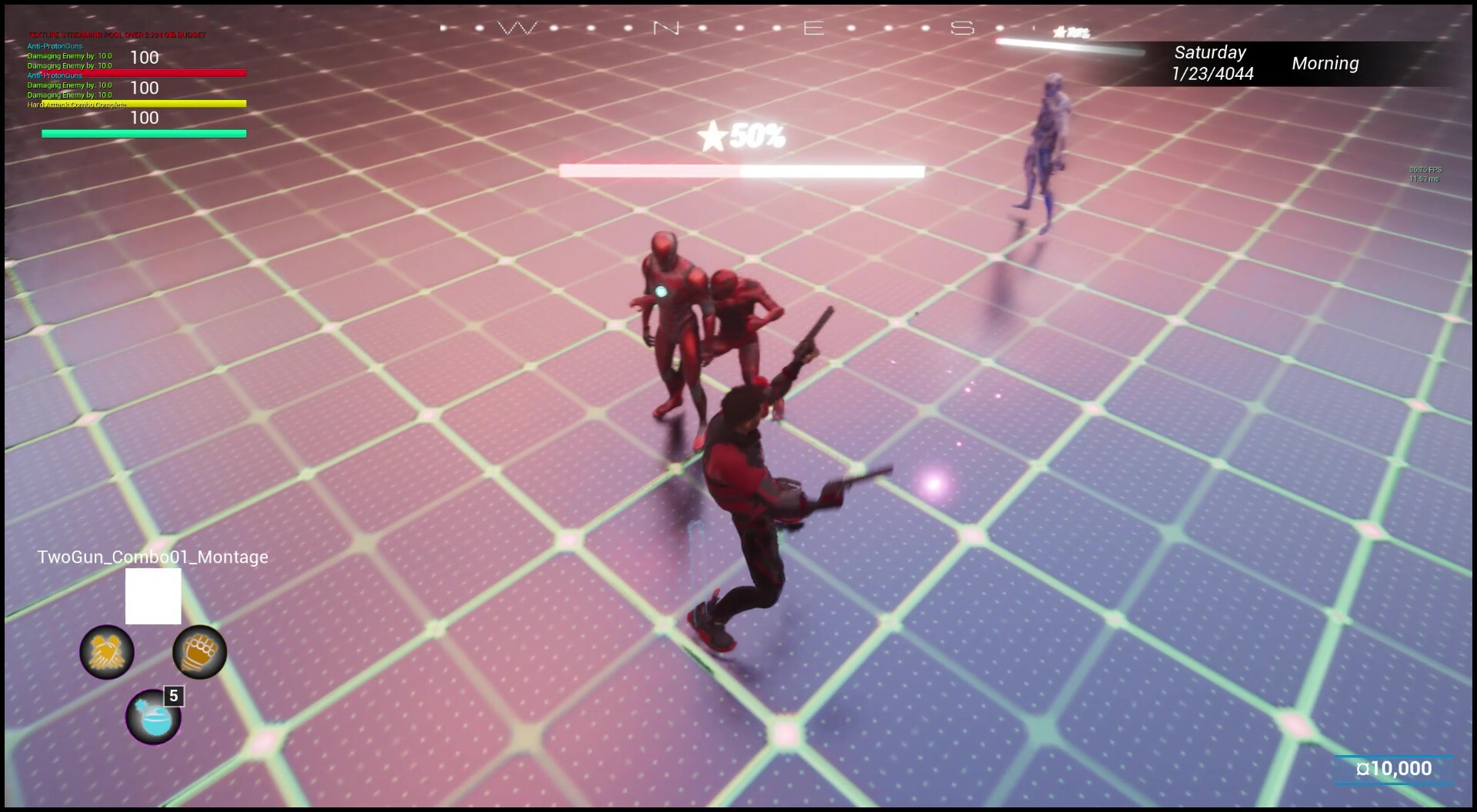Click the Texture Streaming Pool warning text
The width and height of the screenshot is (1477, 812).
coord(117,35)
